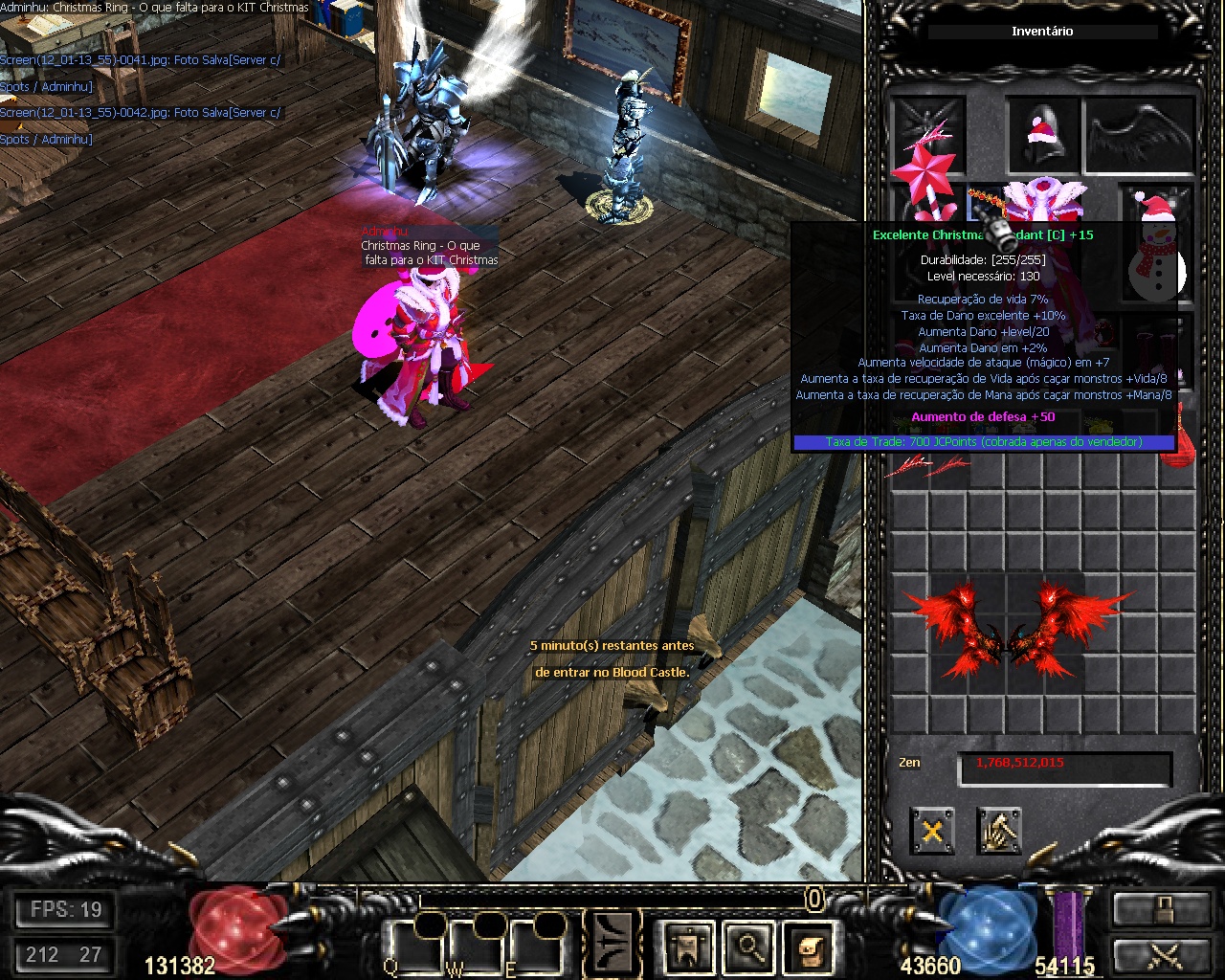Image resolution: width=1225 pixels, height=980 pixels.
Task: Click the Zen amount field
Action: [1064, 765]
